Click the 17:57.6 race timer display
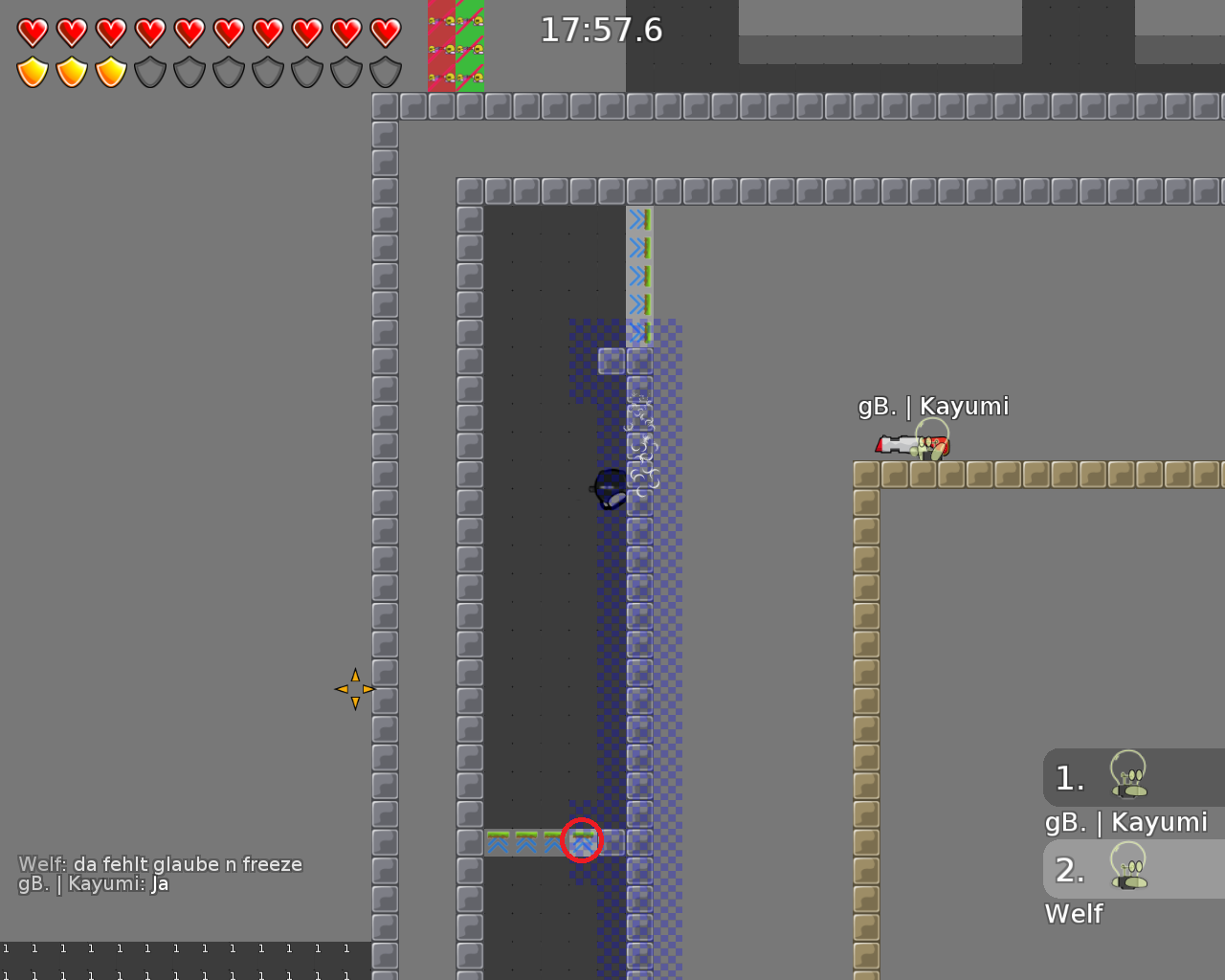Image resolution: width=1225 pixels, height=980 pixels. (x=601, y=30)
